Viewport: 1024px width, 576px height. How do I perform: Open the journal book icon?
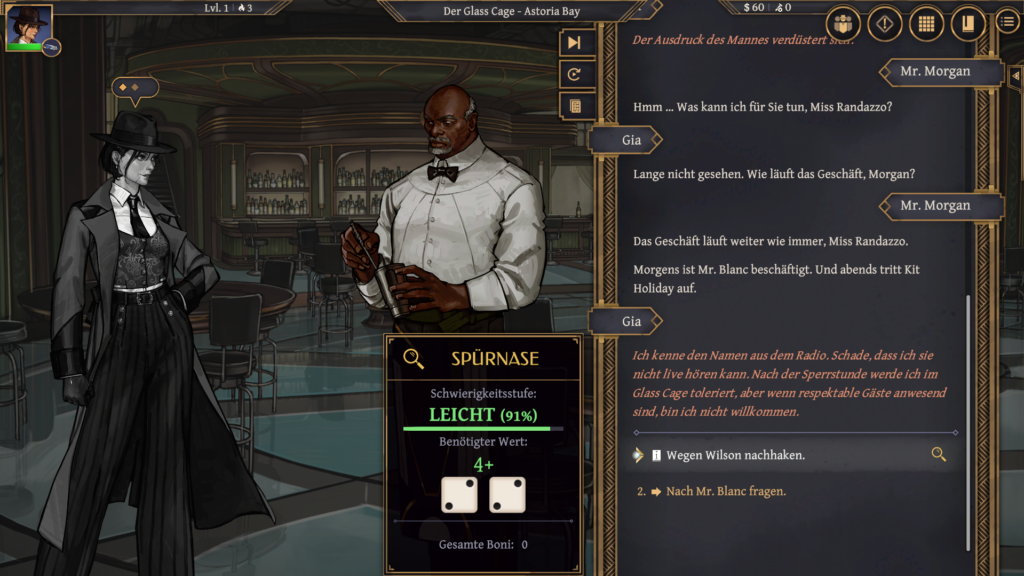click(x=967, y=24)
